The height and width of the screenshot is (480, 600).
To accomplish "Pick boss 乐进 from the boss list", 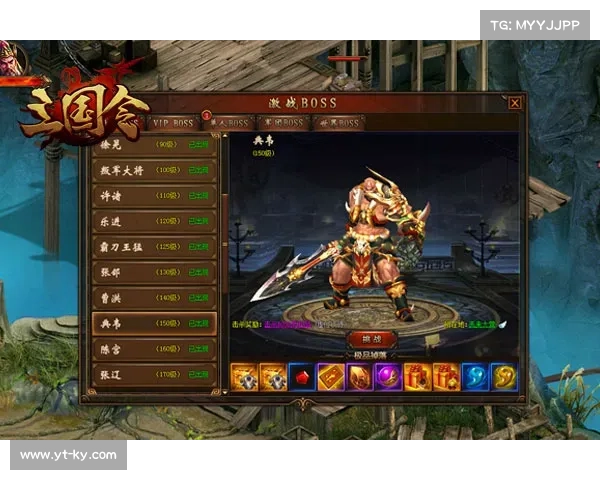I will (154, 221).
